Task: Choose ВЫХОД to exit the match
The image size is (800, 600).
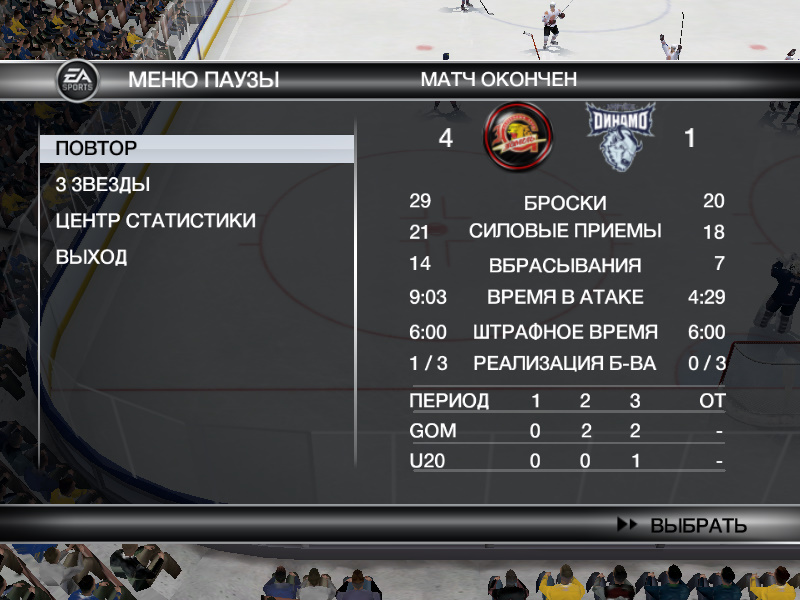Action: pyautogui.click(x=91, y=257)
